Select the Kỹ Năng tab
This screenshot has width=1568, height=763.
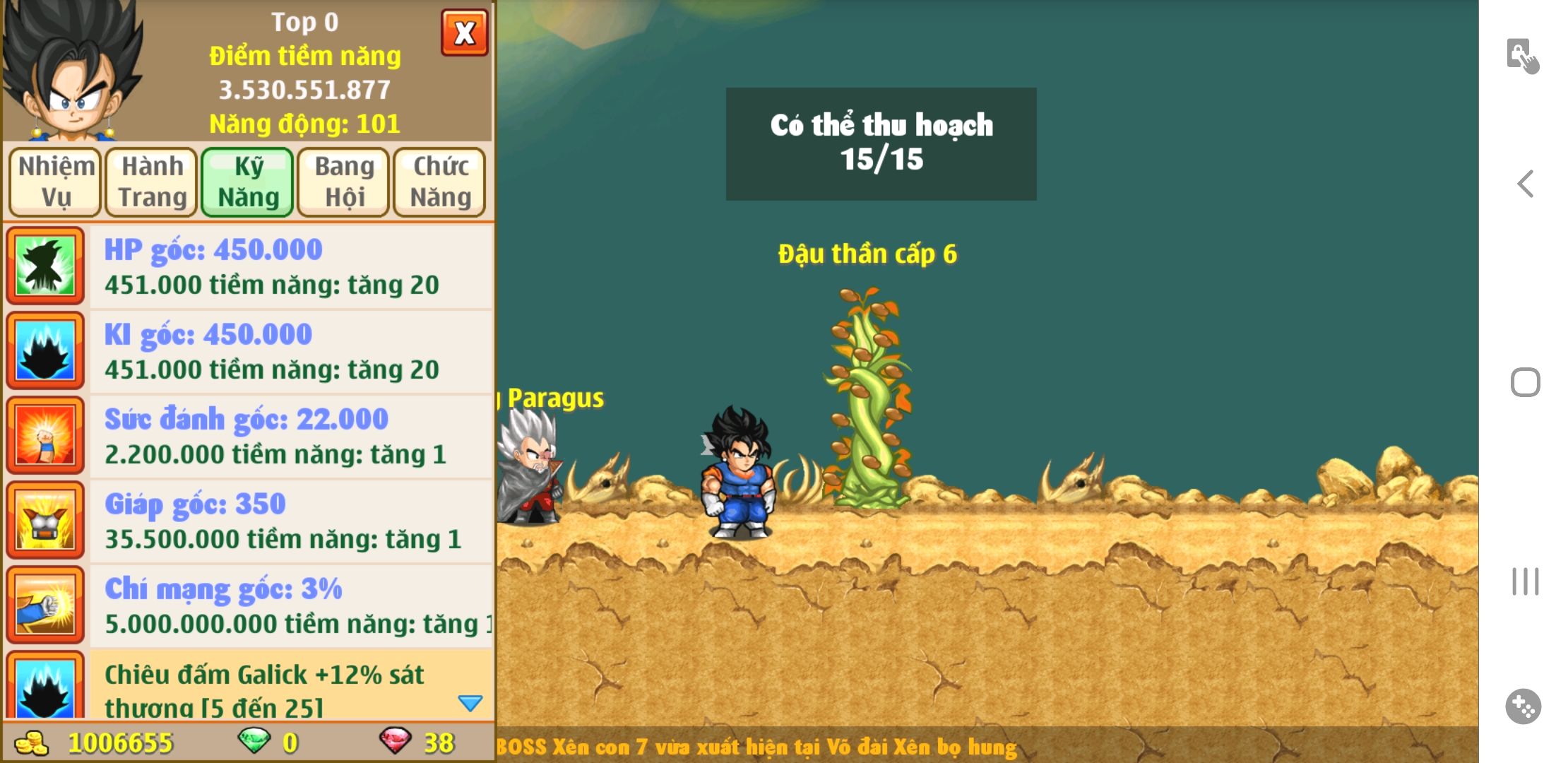tap(248, 182)
